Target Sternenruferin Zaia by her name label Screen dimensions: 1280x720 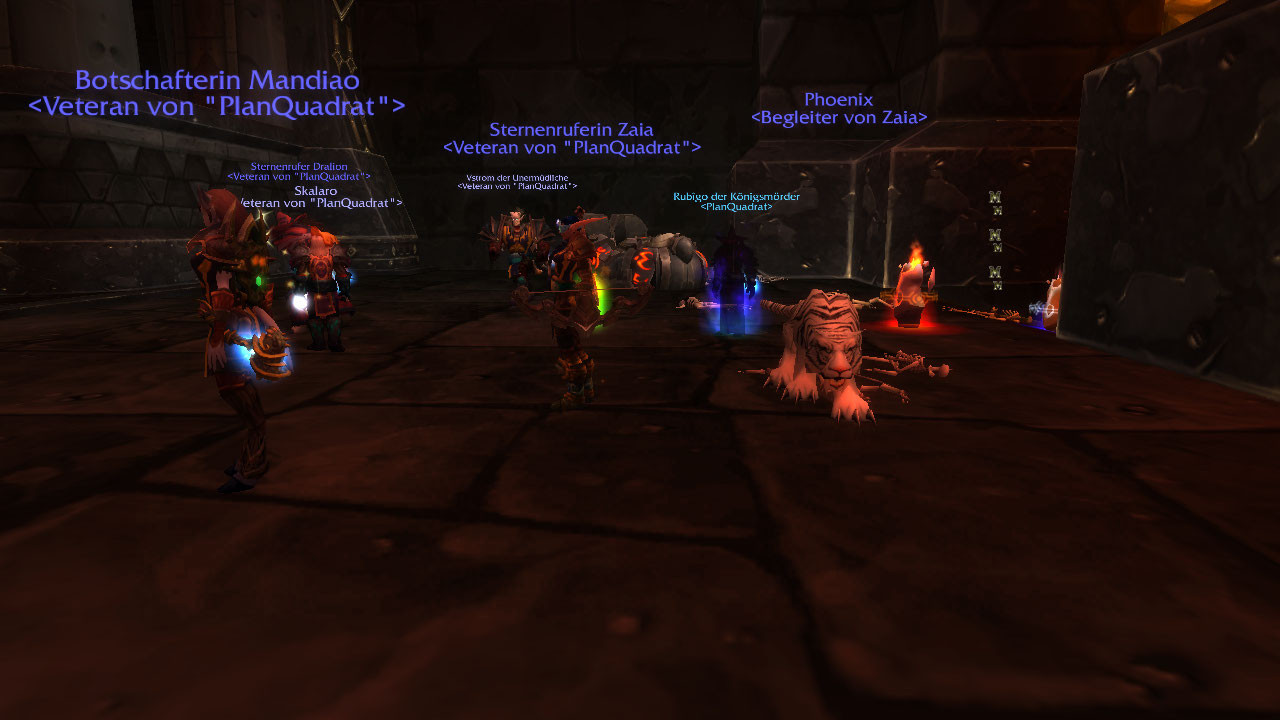point(571,130)
